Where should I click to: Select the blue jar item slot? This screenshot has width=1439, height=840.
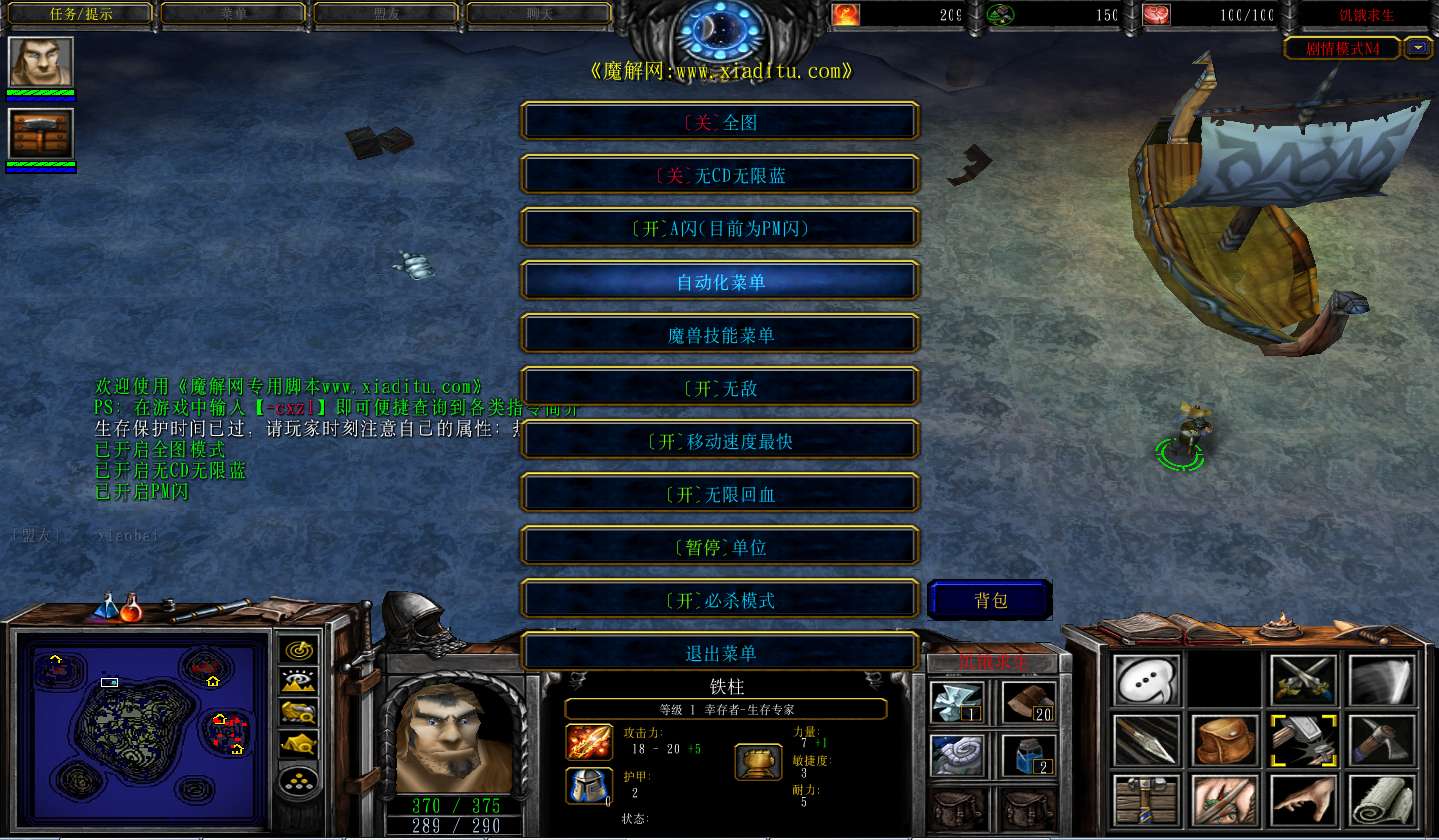(x=1029, y=755)
